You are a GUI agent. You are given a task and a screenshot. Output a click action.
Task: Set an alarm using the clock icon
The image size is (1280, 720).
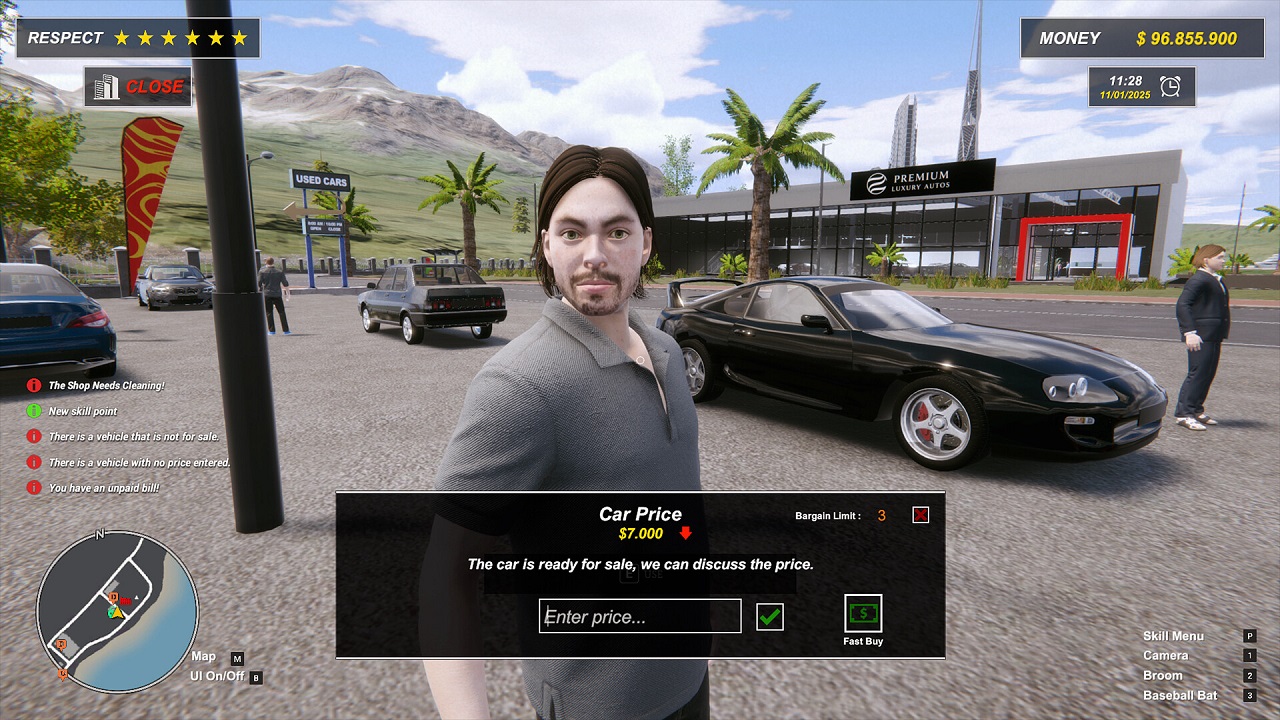(1172, 87)
